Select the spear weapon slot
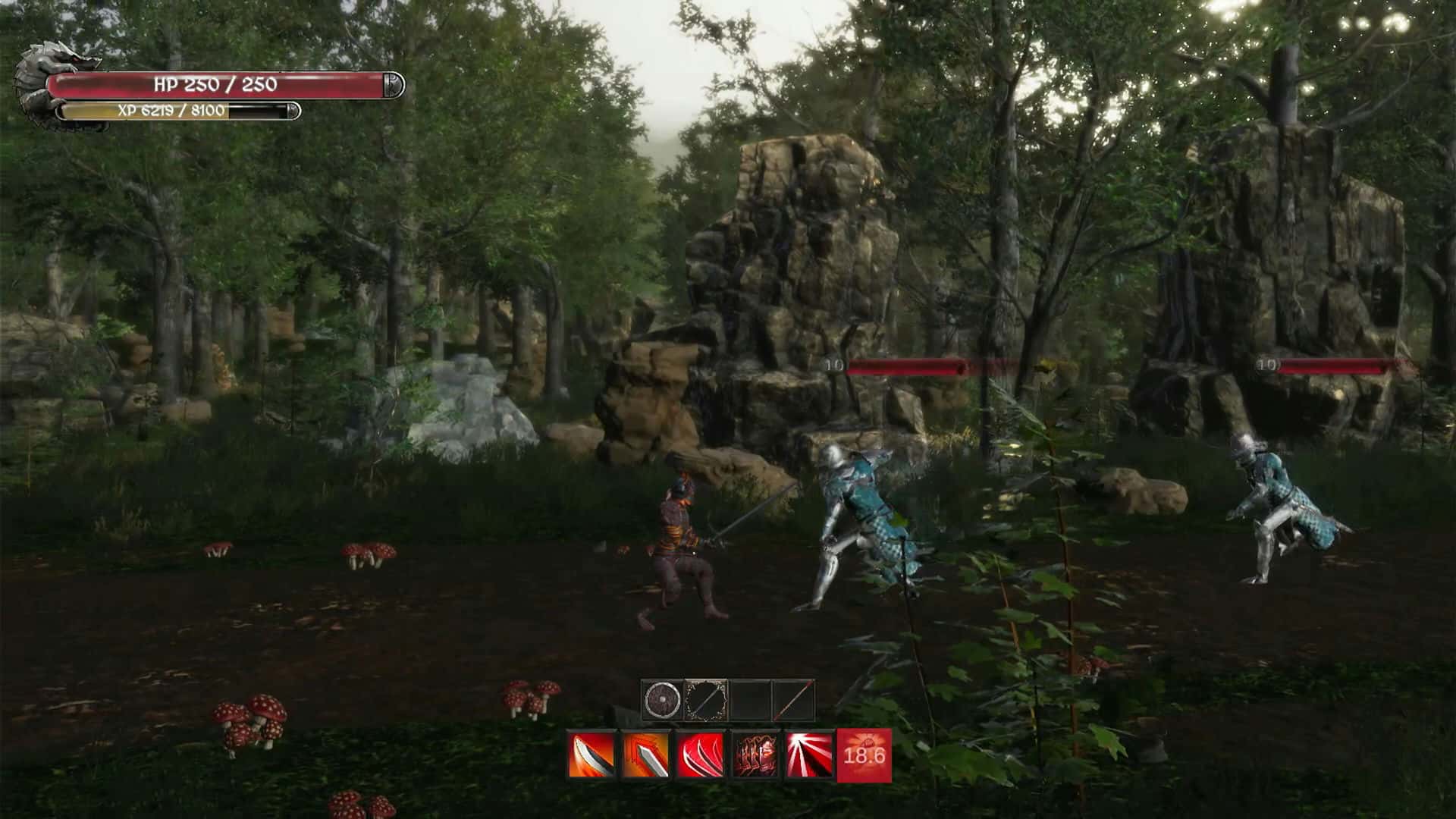Image resolution: width=1456 pixels, height=819 pixels. [x=793, y=700]
